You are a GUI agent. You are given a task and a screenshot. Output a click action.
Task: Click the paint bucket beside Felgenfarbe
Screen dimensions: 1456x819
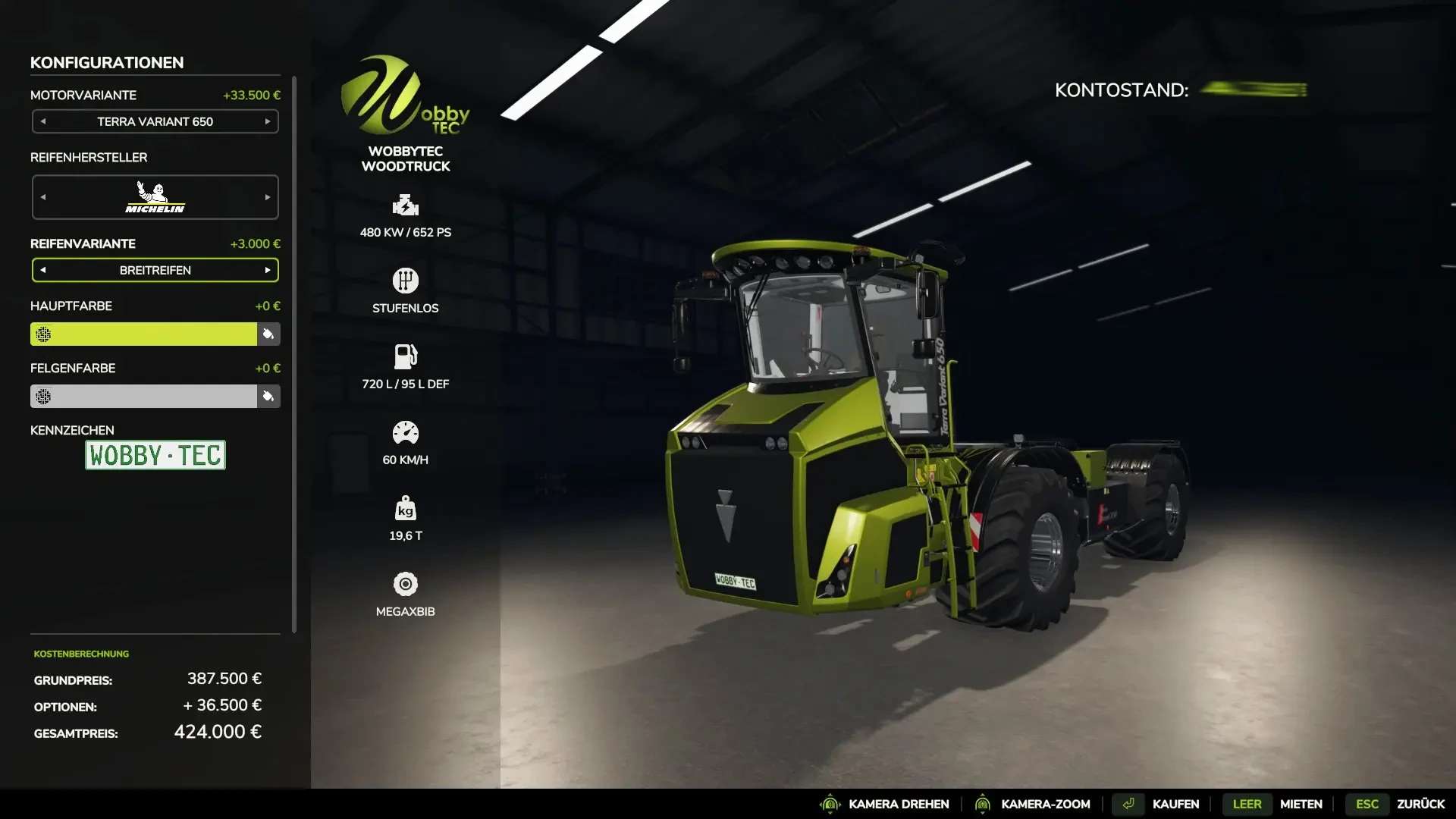coord(268,396)
